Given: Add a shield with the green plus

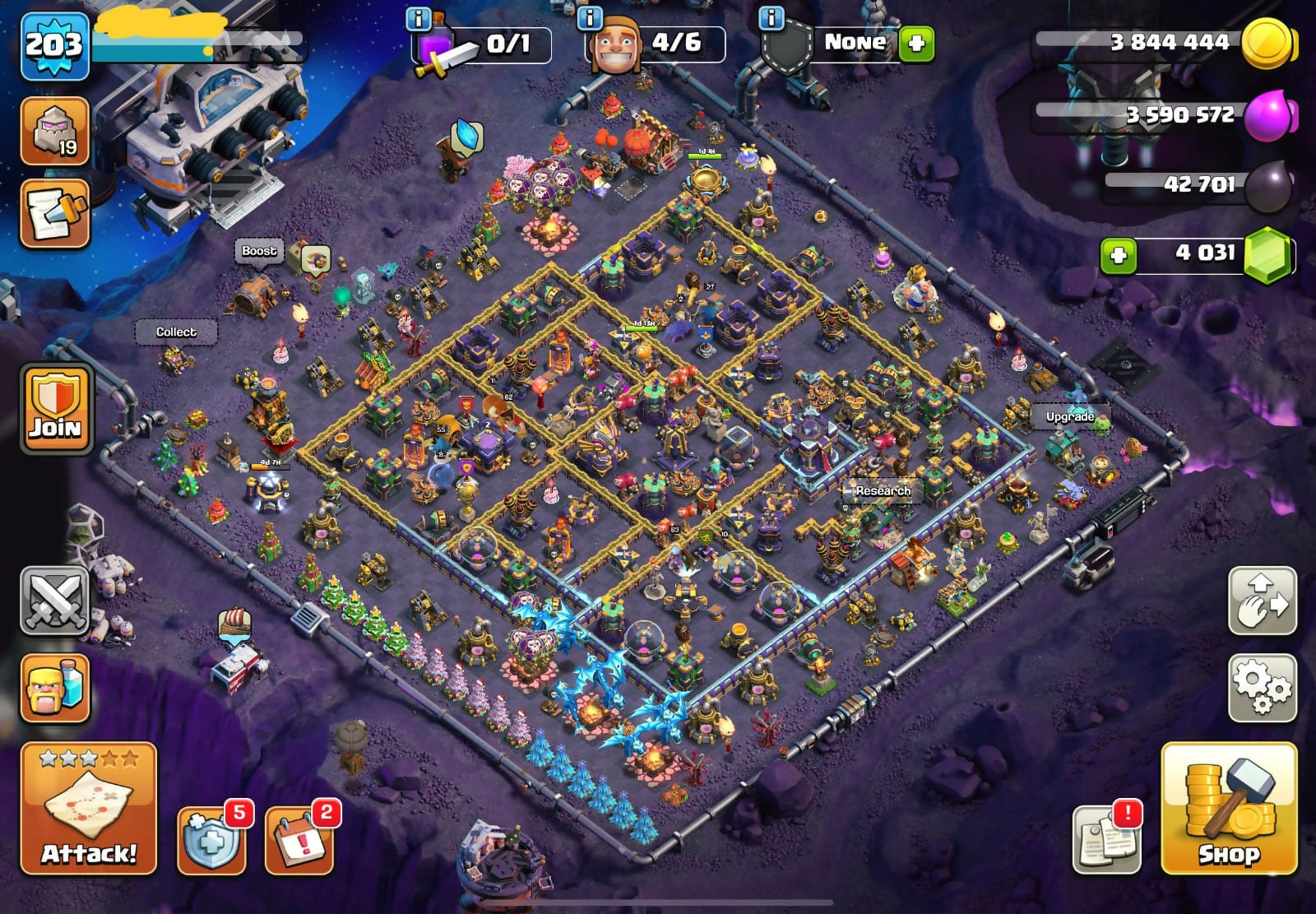Looking at the screenshot, I should (x=916, y=43).
